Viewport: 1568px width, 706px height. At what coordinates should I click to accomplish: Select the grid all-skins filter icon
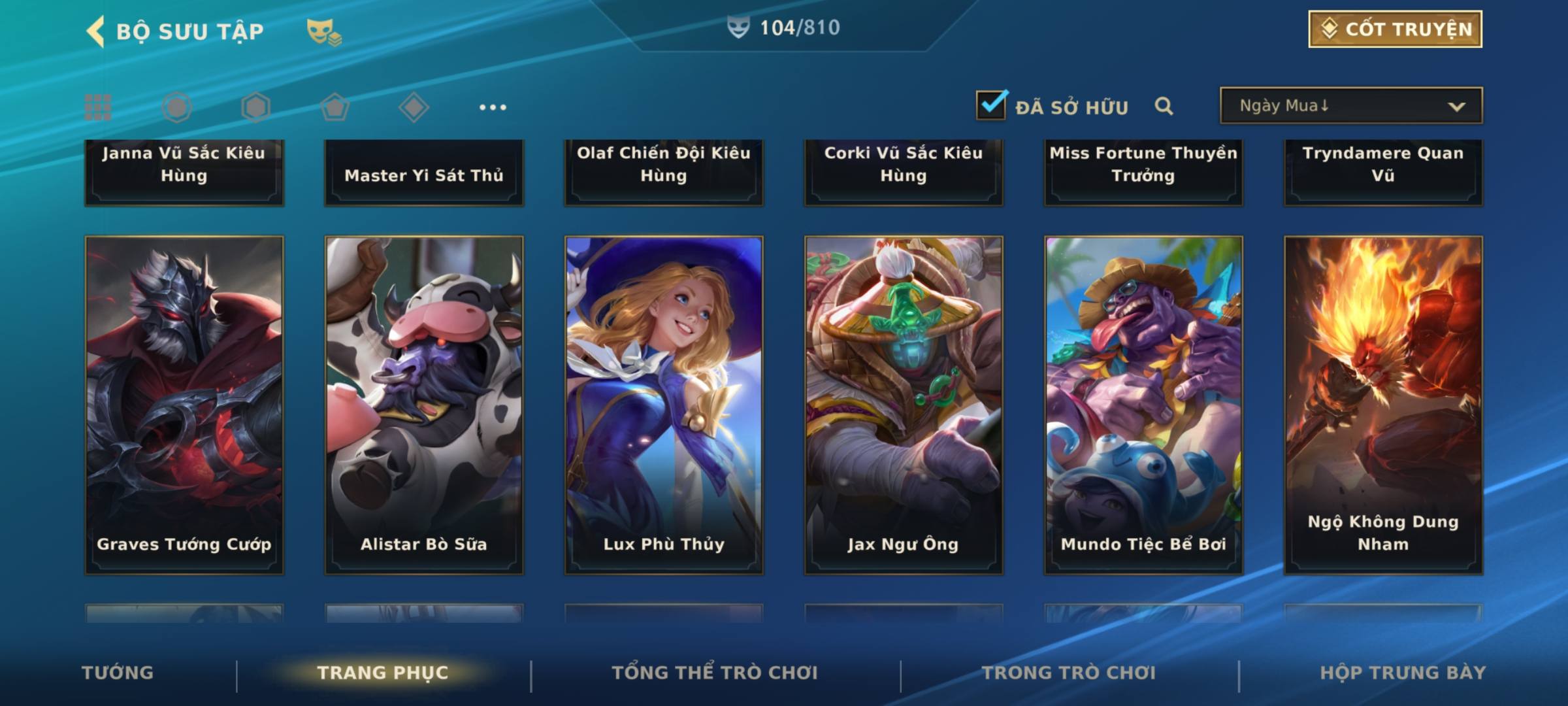[98, 107]
